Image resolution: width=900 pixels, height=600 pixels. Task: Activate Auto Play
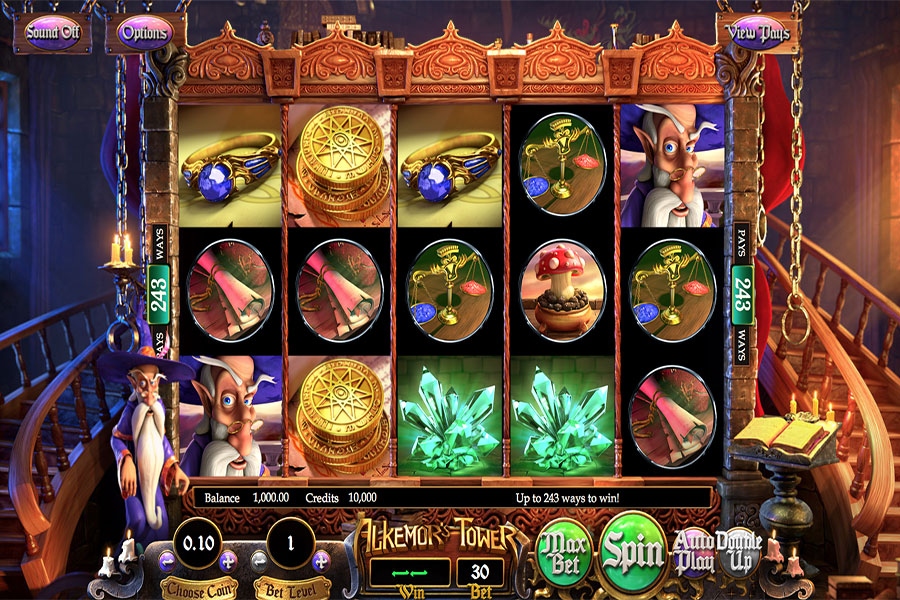[694, 551]
